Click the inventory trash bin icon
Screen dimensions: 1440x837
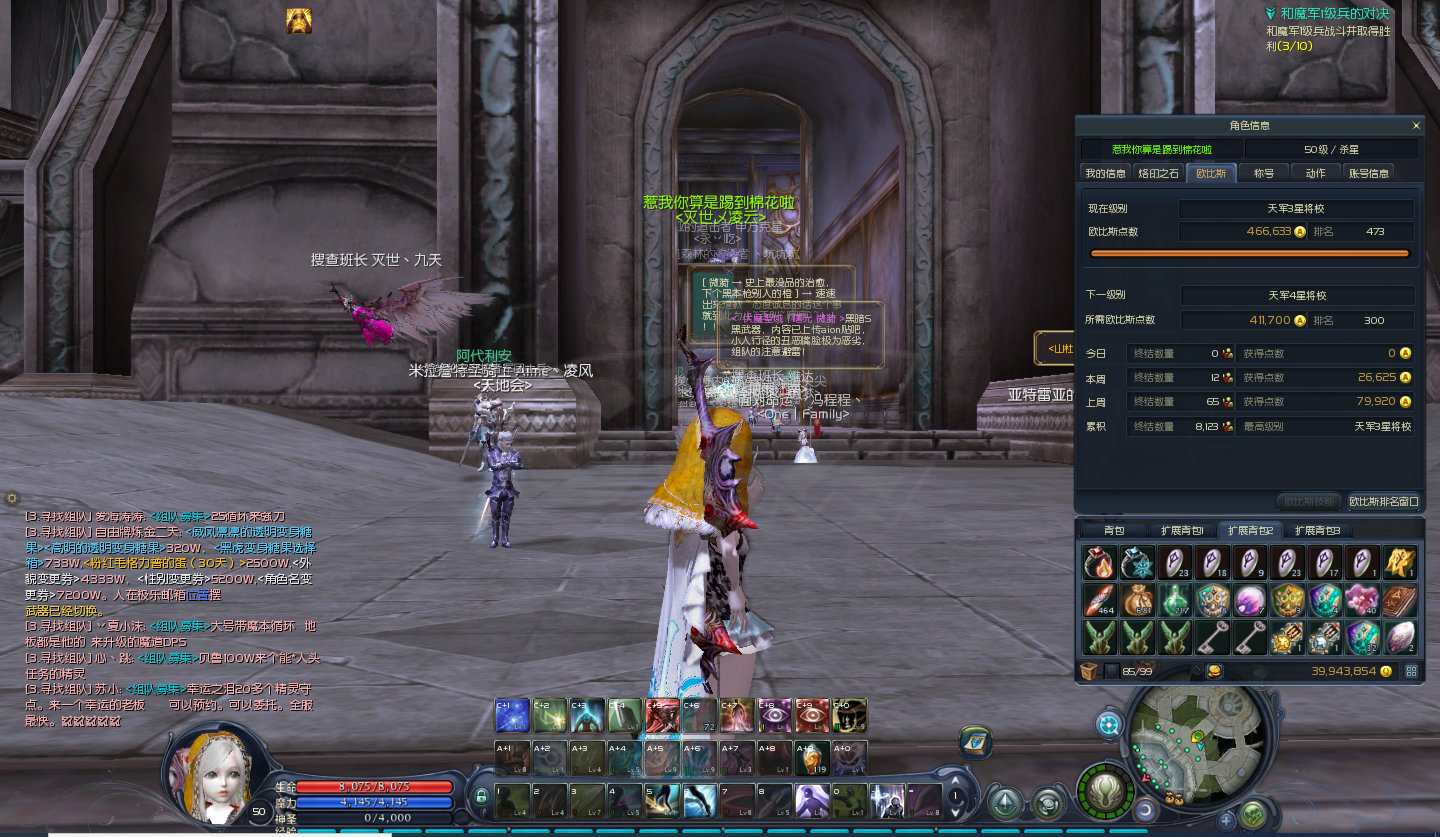tap(1088, 671)
